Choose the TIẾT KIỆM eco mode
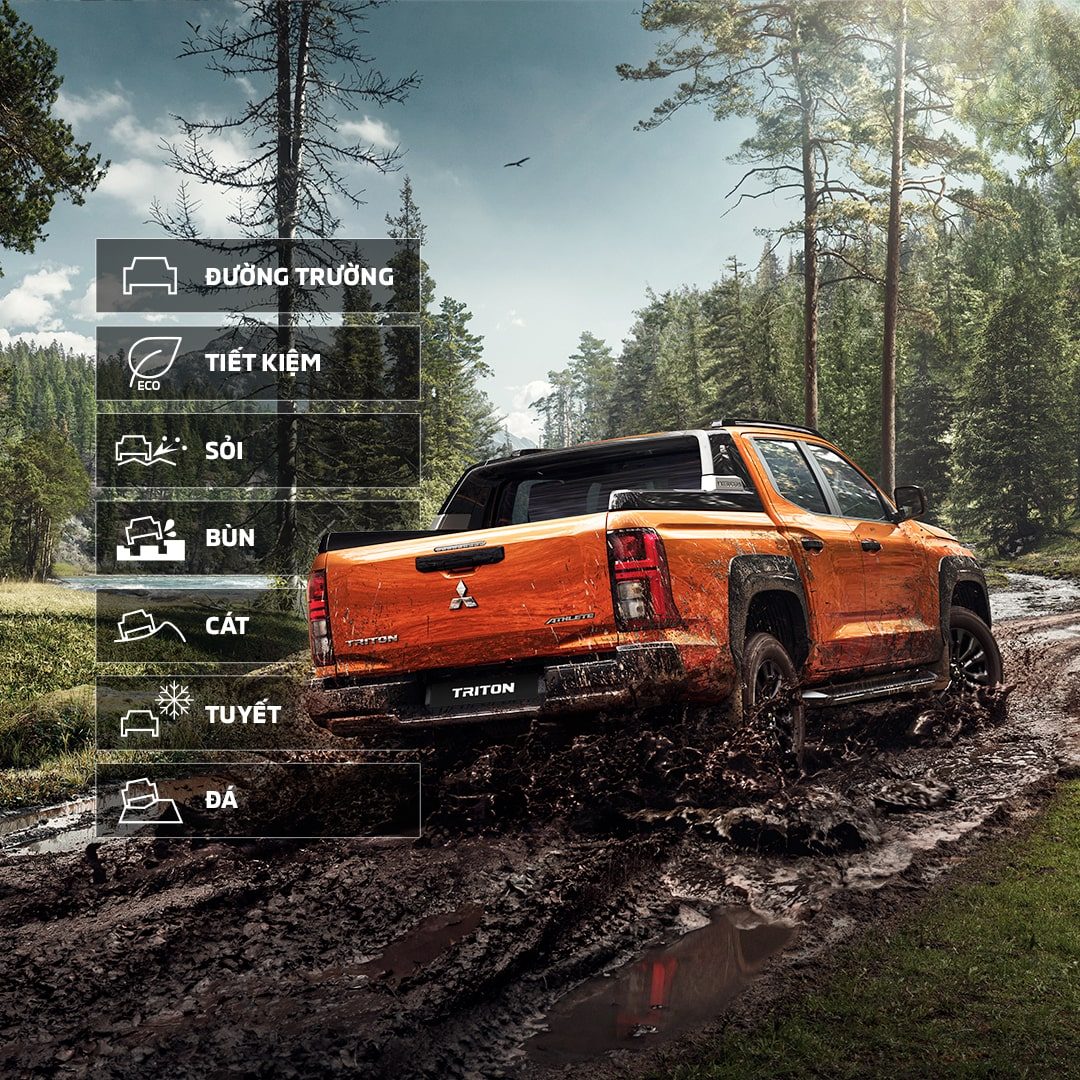Viewport: 1080px width, 1080px height. (258, 363)
